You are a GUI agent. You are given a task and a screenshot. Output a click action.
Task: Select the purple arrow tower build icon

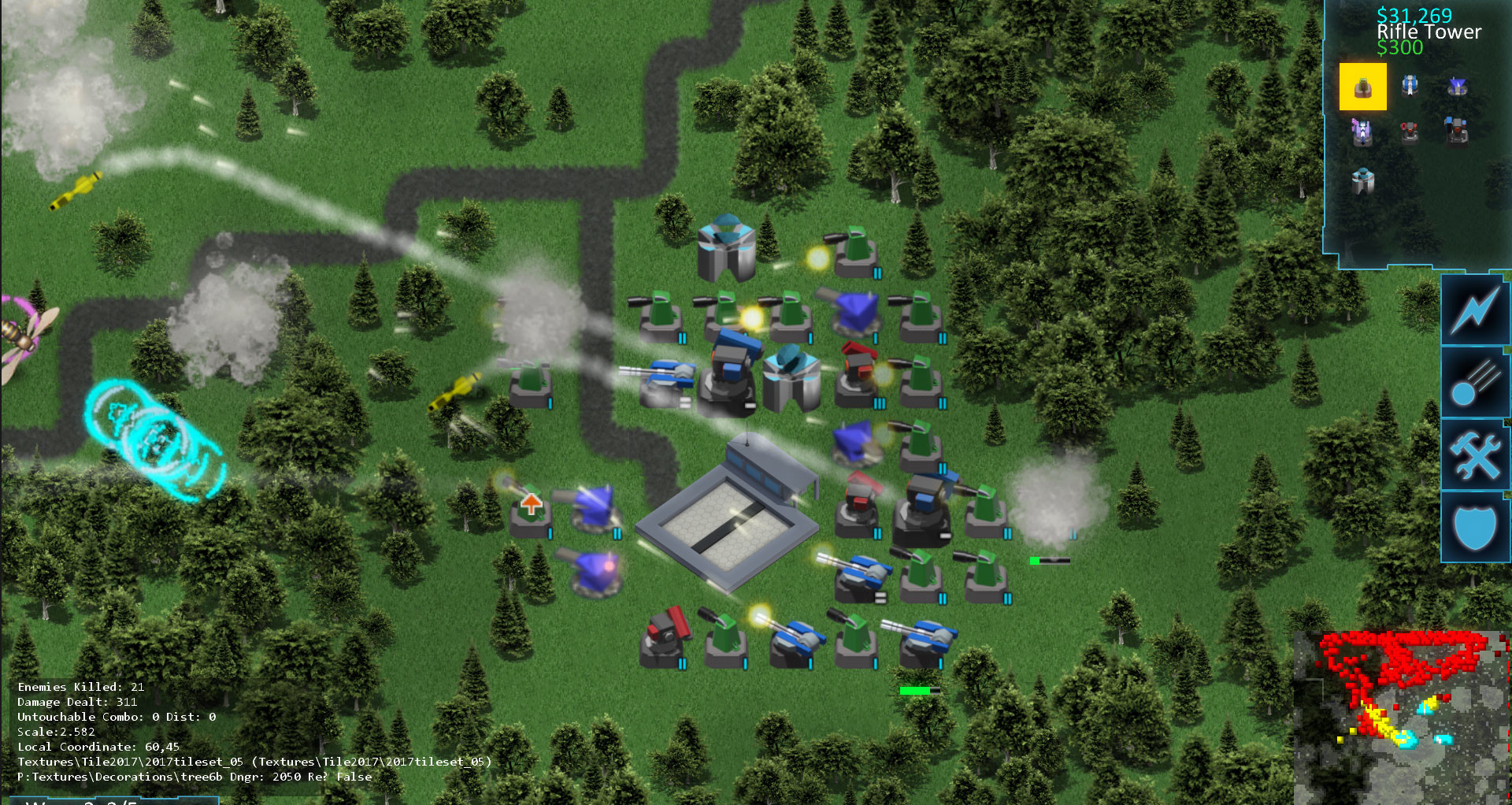(1458, 87)
